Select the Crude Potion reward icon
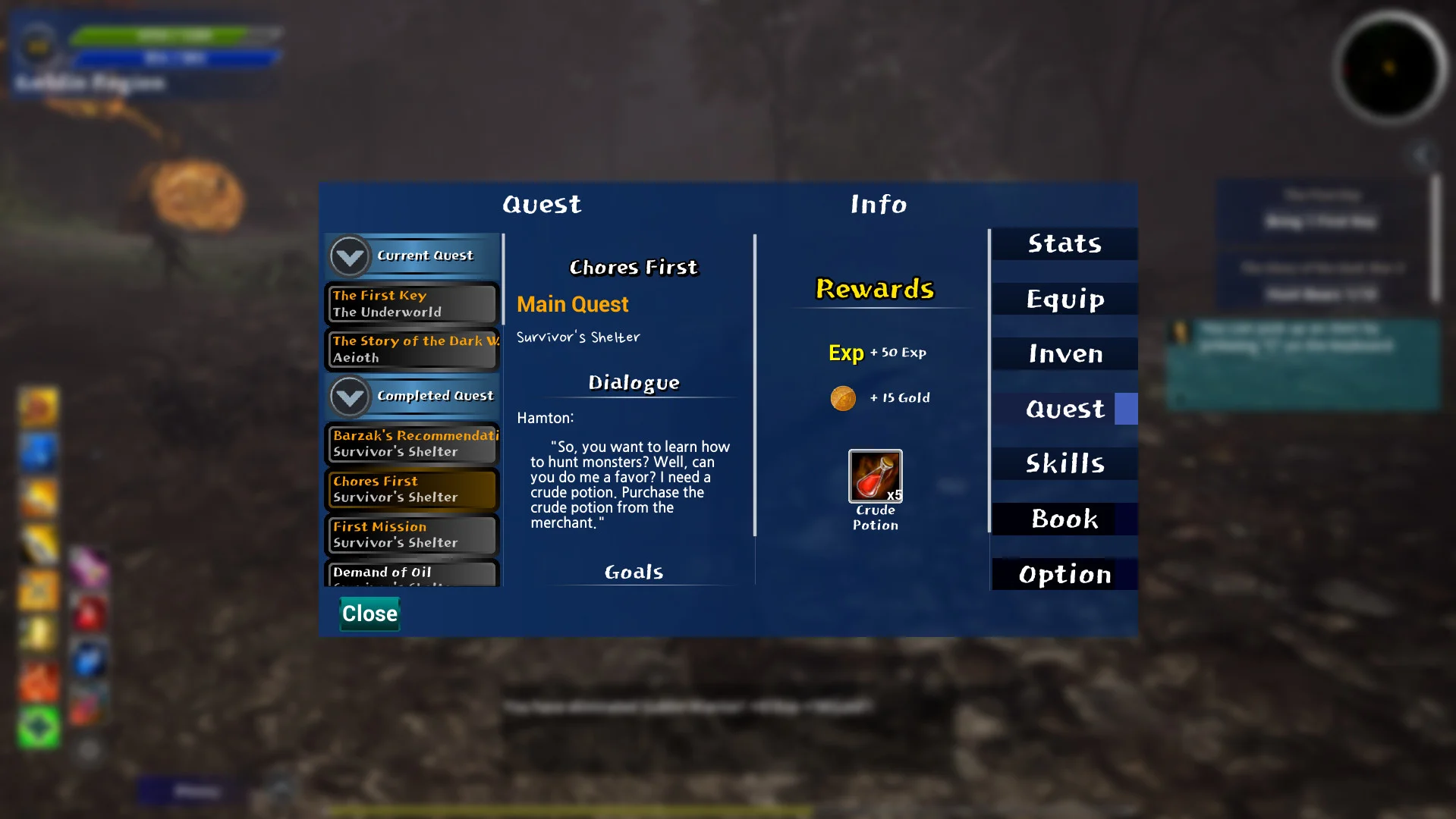 coord(875,476)
